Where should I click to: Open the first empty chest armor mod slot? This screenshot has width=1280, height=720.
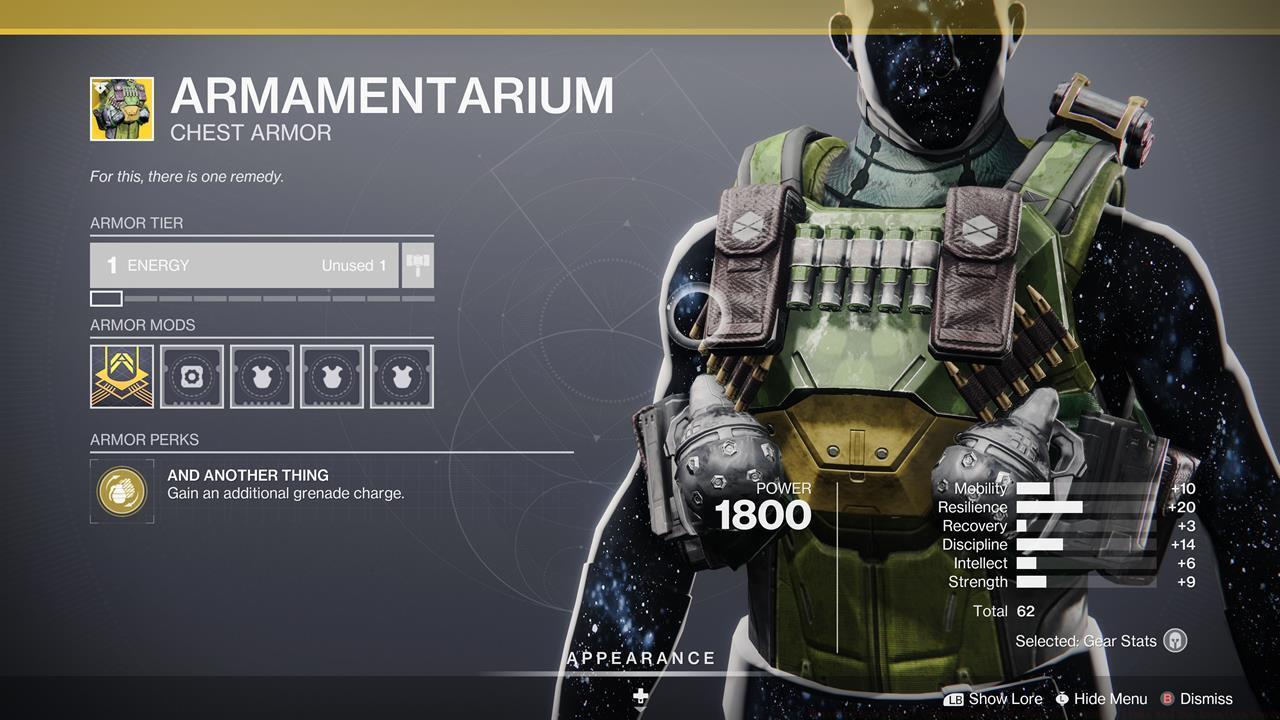(x=191, y=376)
